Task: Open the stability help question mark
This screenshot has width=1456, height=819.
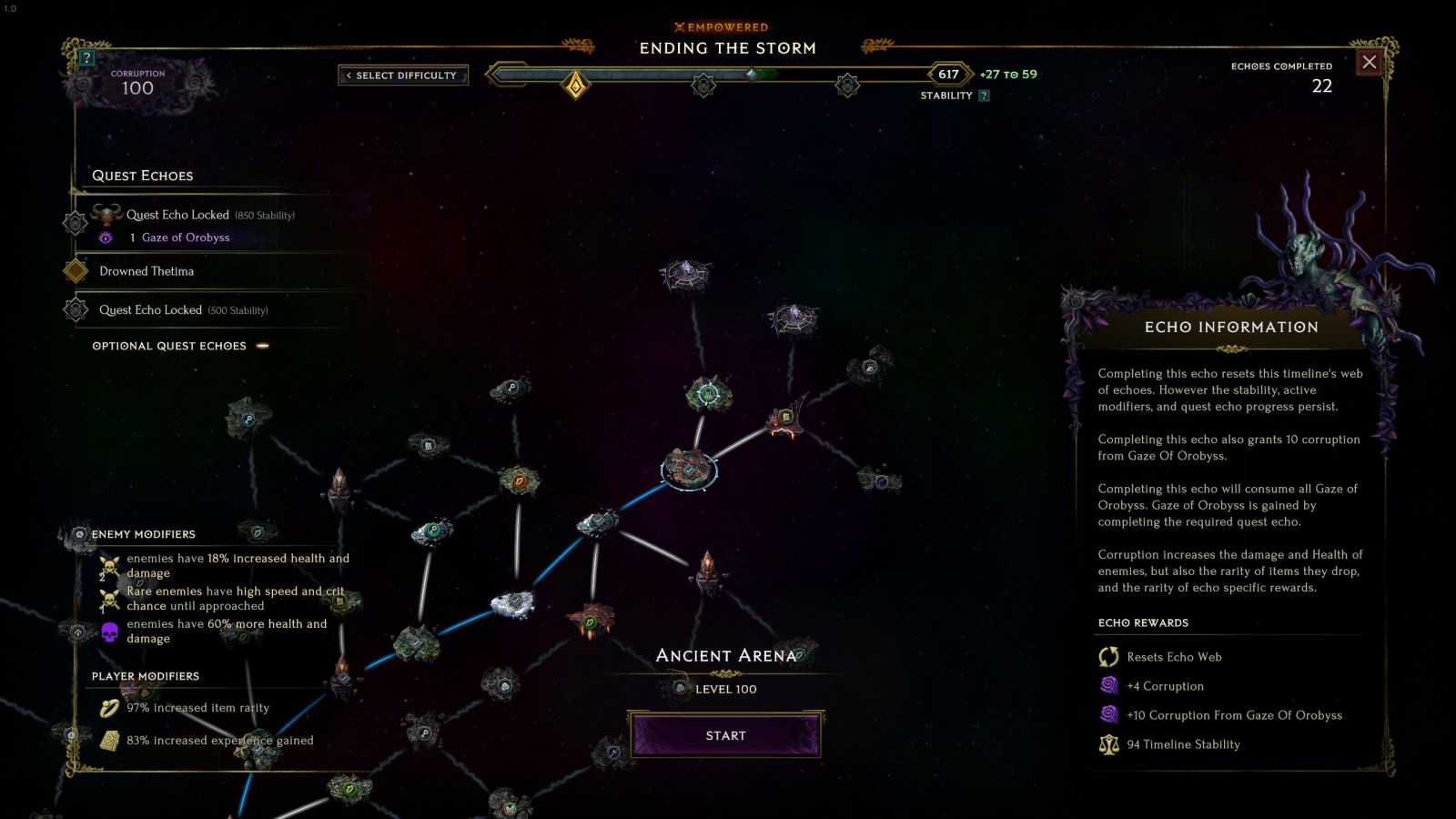Action: coord(984,96)
